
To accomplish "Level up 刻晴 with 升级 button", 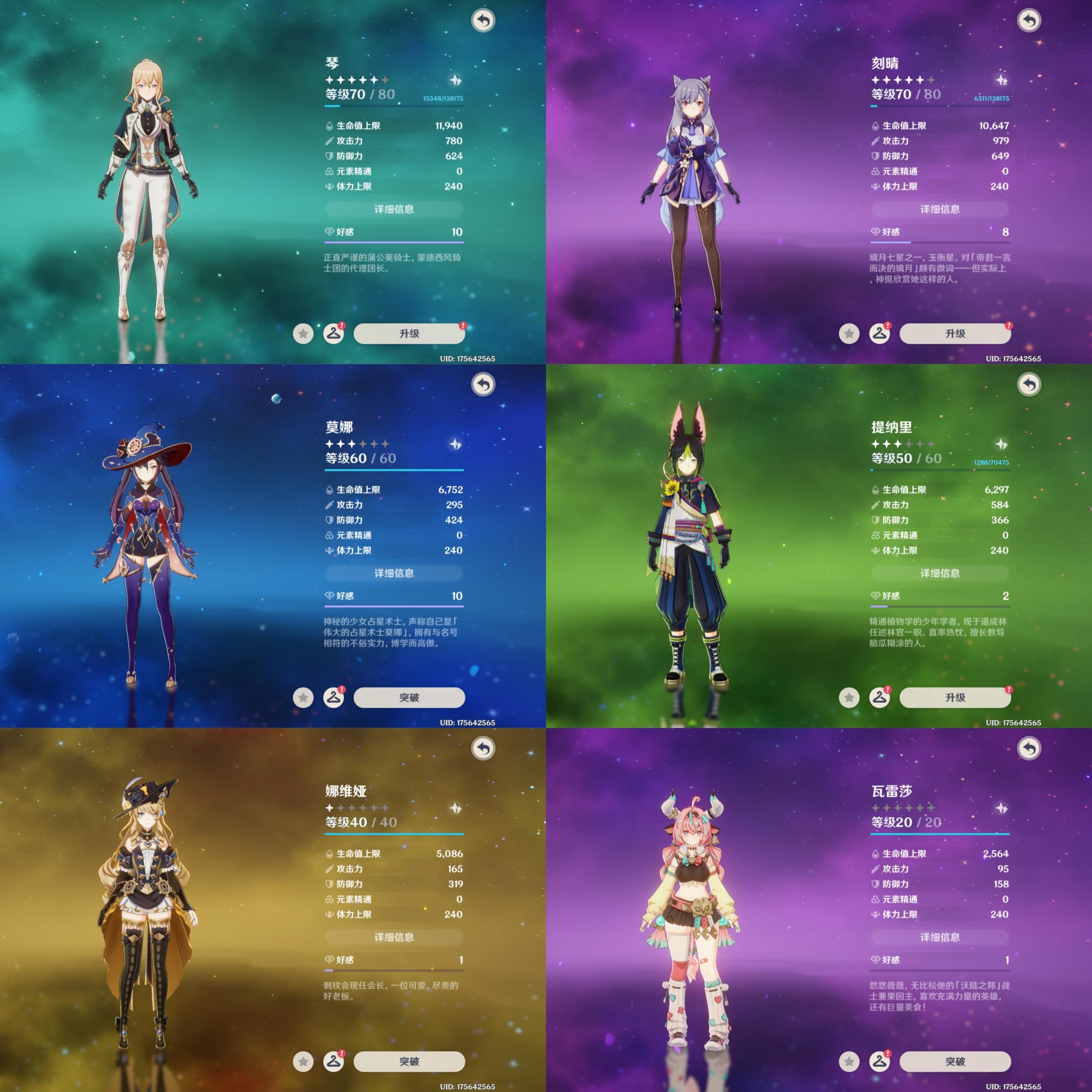I will click(955, 334).
